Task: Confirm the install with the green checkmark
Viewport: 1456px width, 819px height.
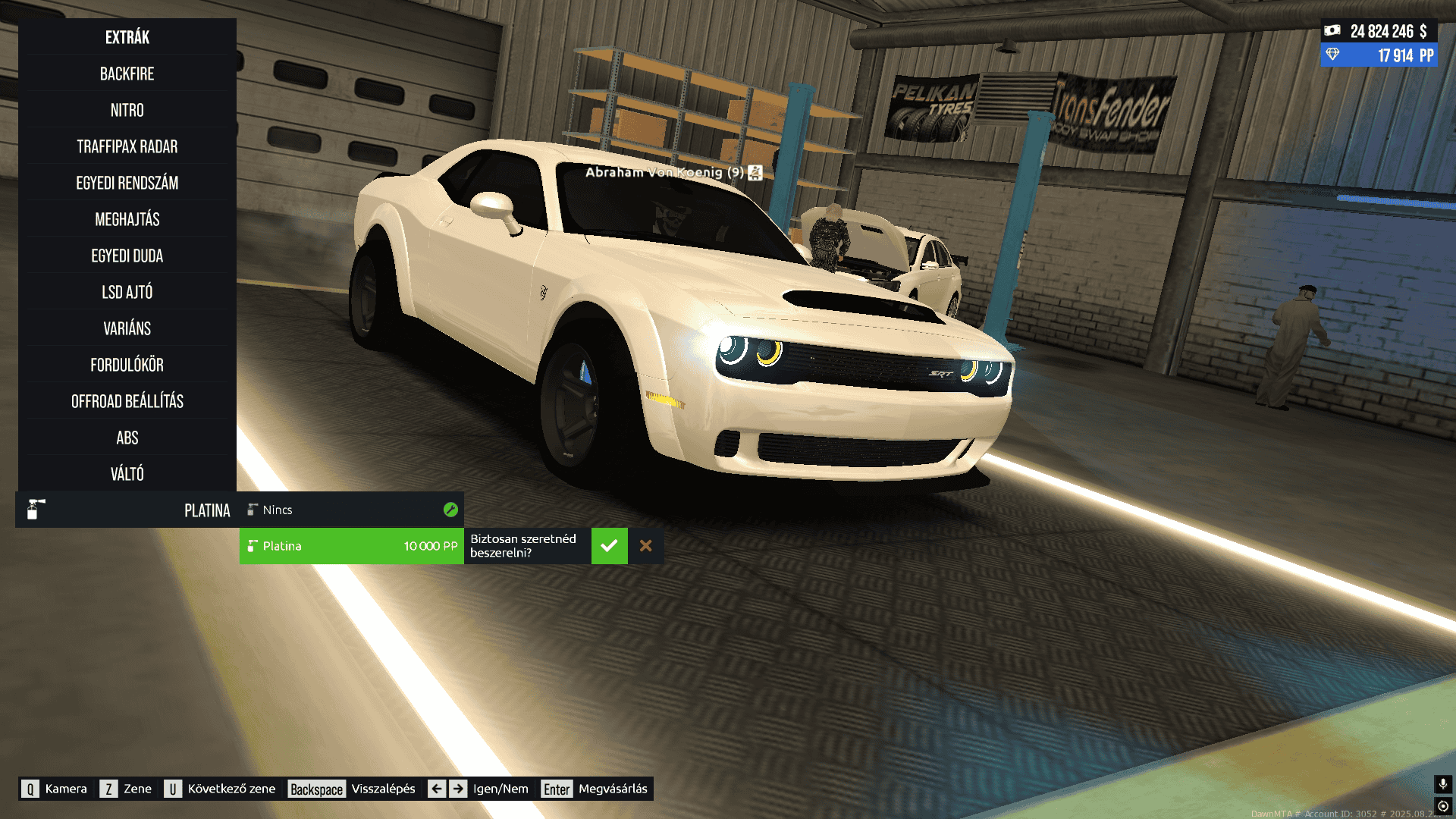Action: pyautogui.click(x=609, y=546)
